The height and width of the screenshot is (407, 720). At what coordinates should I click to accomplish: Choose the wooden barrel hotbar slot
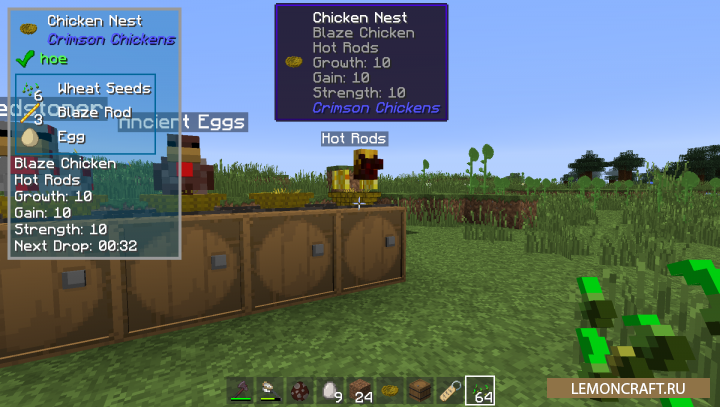pos(419,390)
